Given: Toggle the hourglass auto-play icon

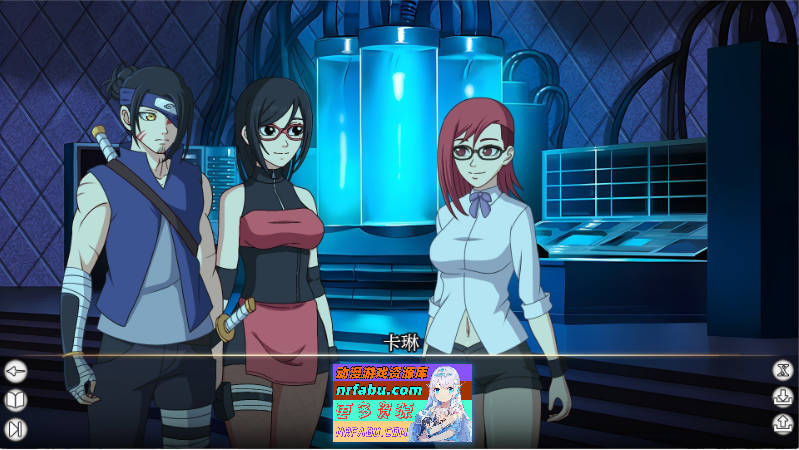Looking at the screenshot, I should pos(782,370).
